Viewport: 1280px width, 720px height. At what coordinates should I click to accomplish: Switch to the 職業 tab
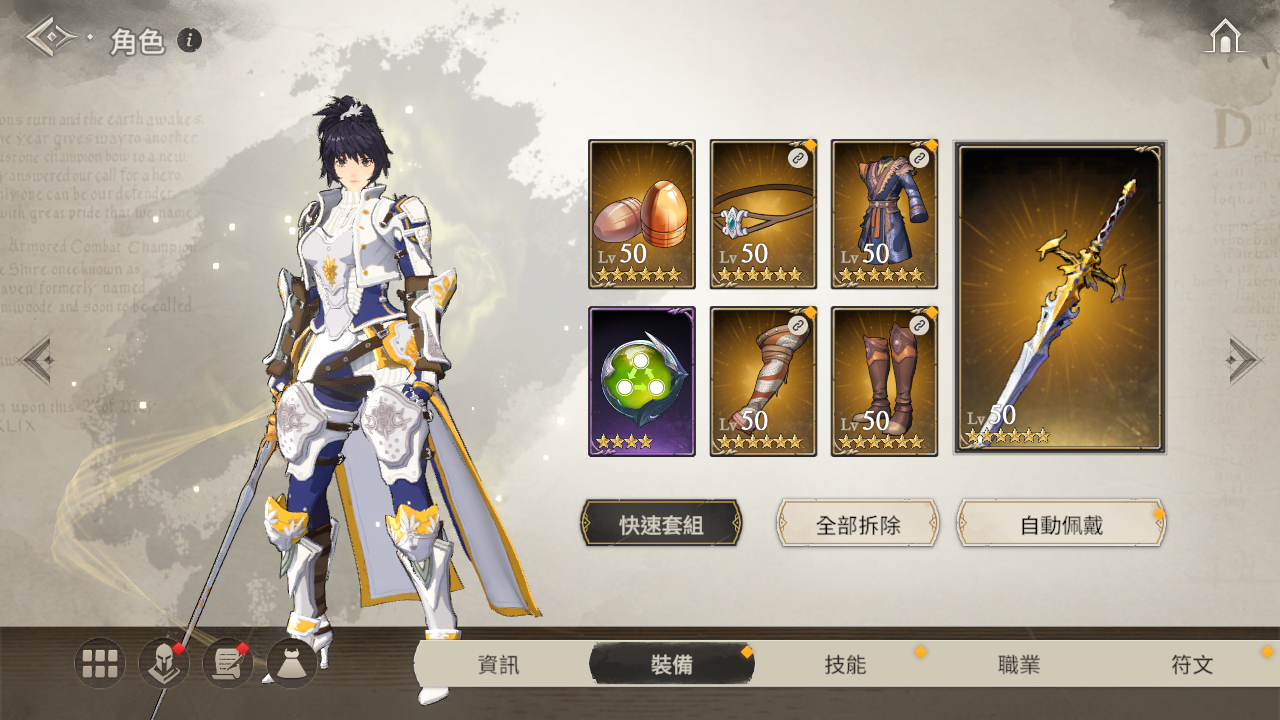point(1019,665)
